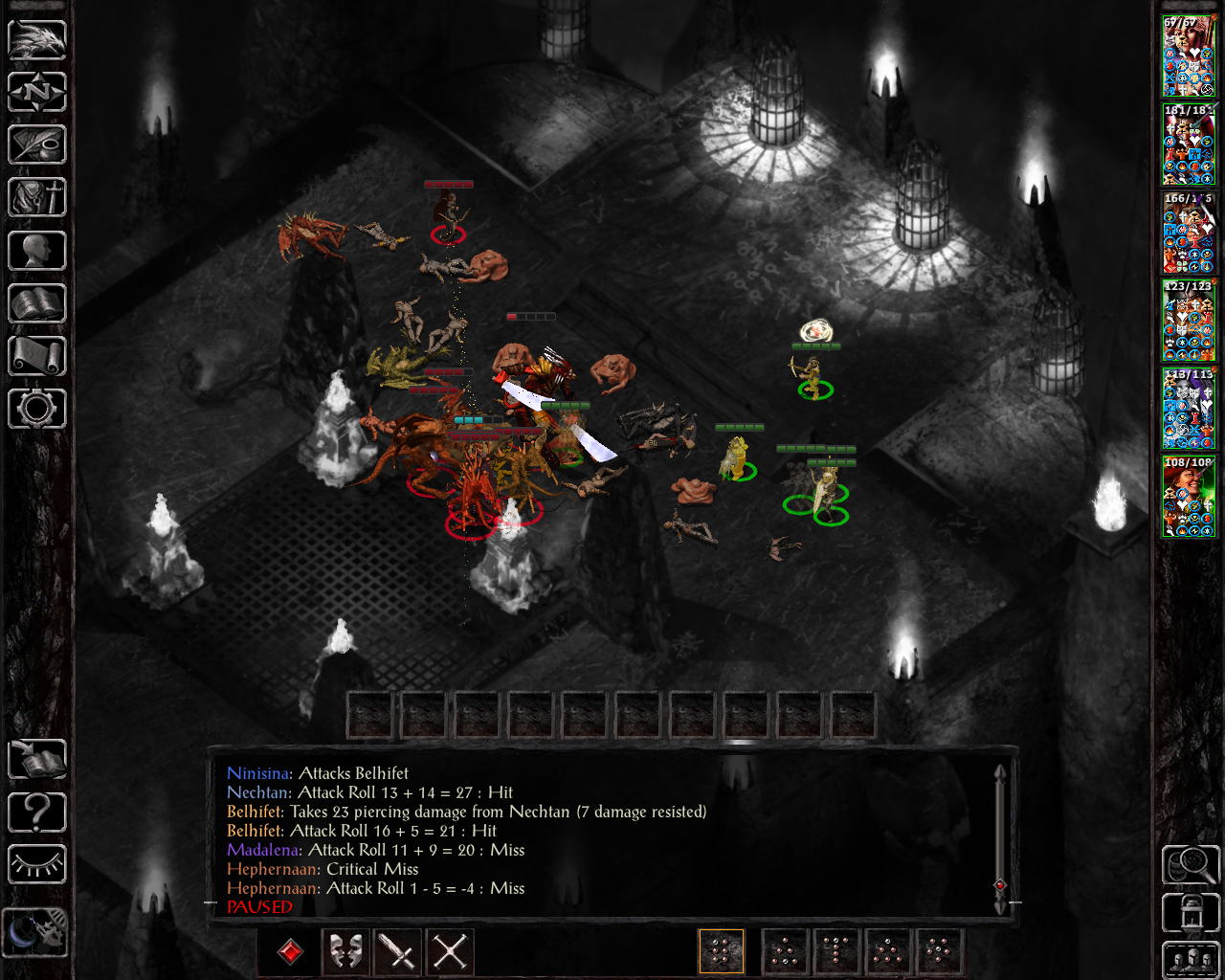Viewport: 1225px width, 980px height.
Task: Open the character record head icon
Action: [37, 251]
